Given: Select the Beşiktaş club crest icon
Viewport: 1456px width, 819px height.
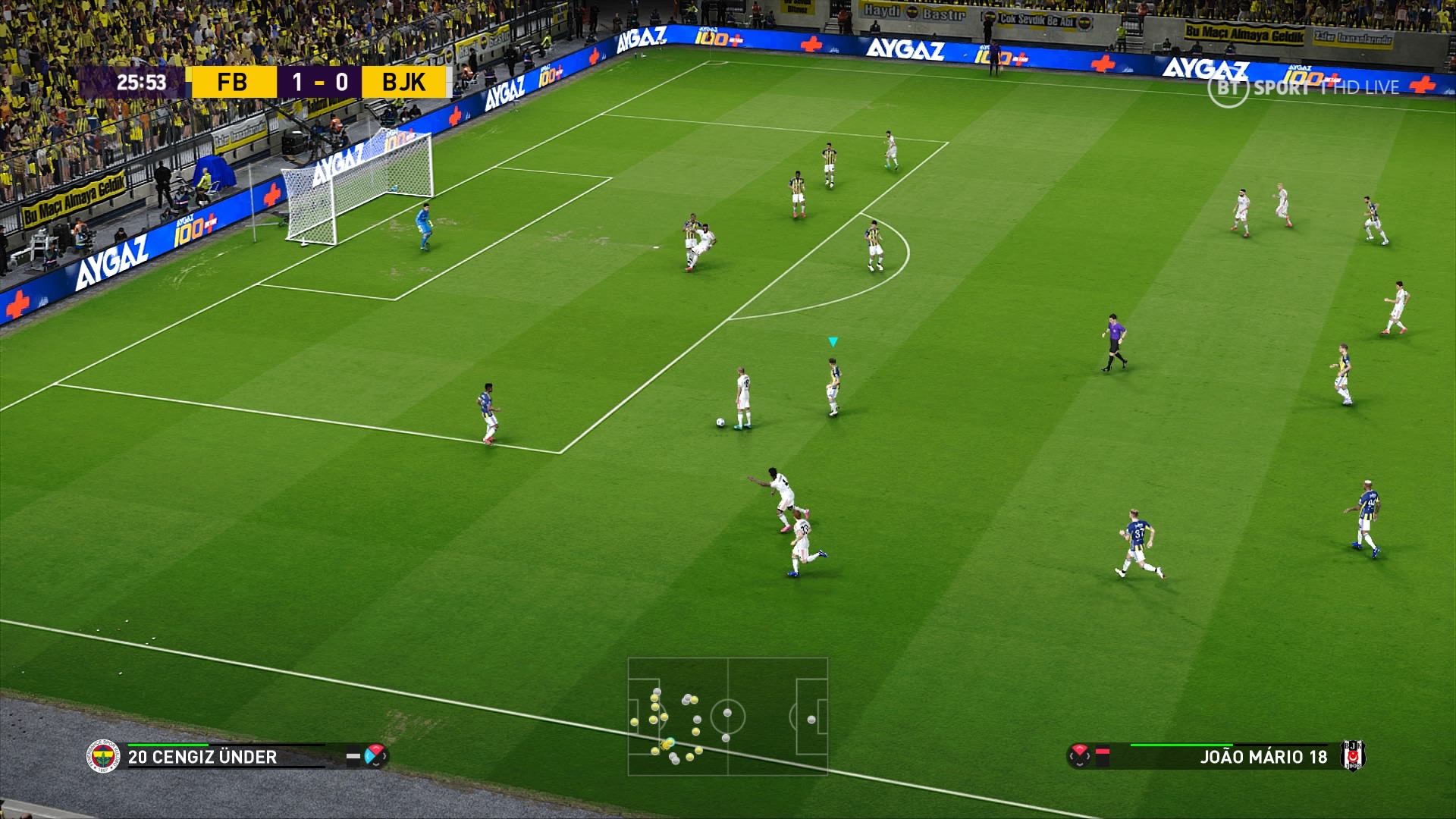Looking at the screenshot, I should pyautogui.click(x=1352, y=755).
